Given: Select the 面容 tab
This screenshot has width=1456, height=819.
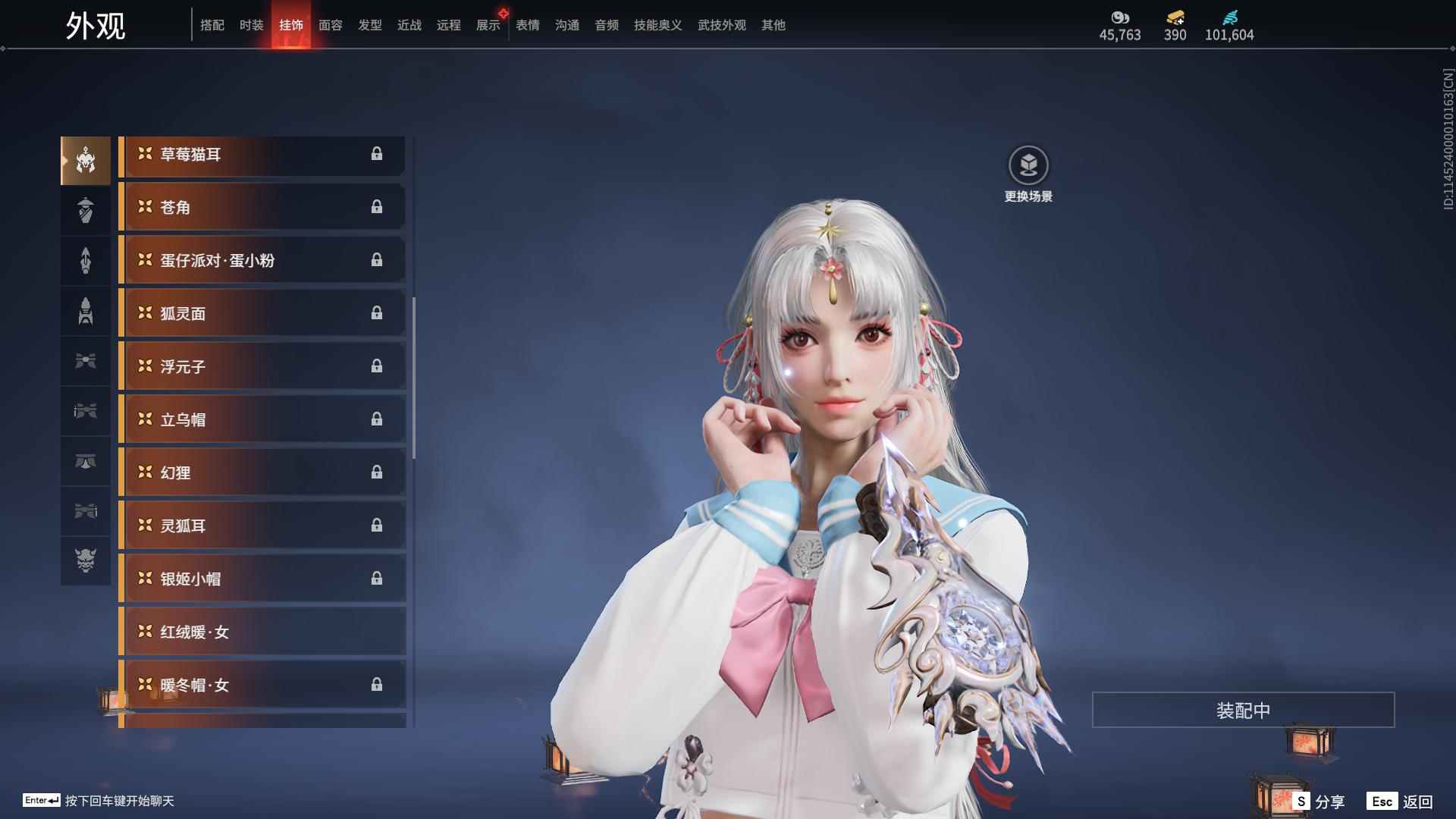Looking at the screenshot, I should click(x=330, y=25).
